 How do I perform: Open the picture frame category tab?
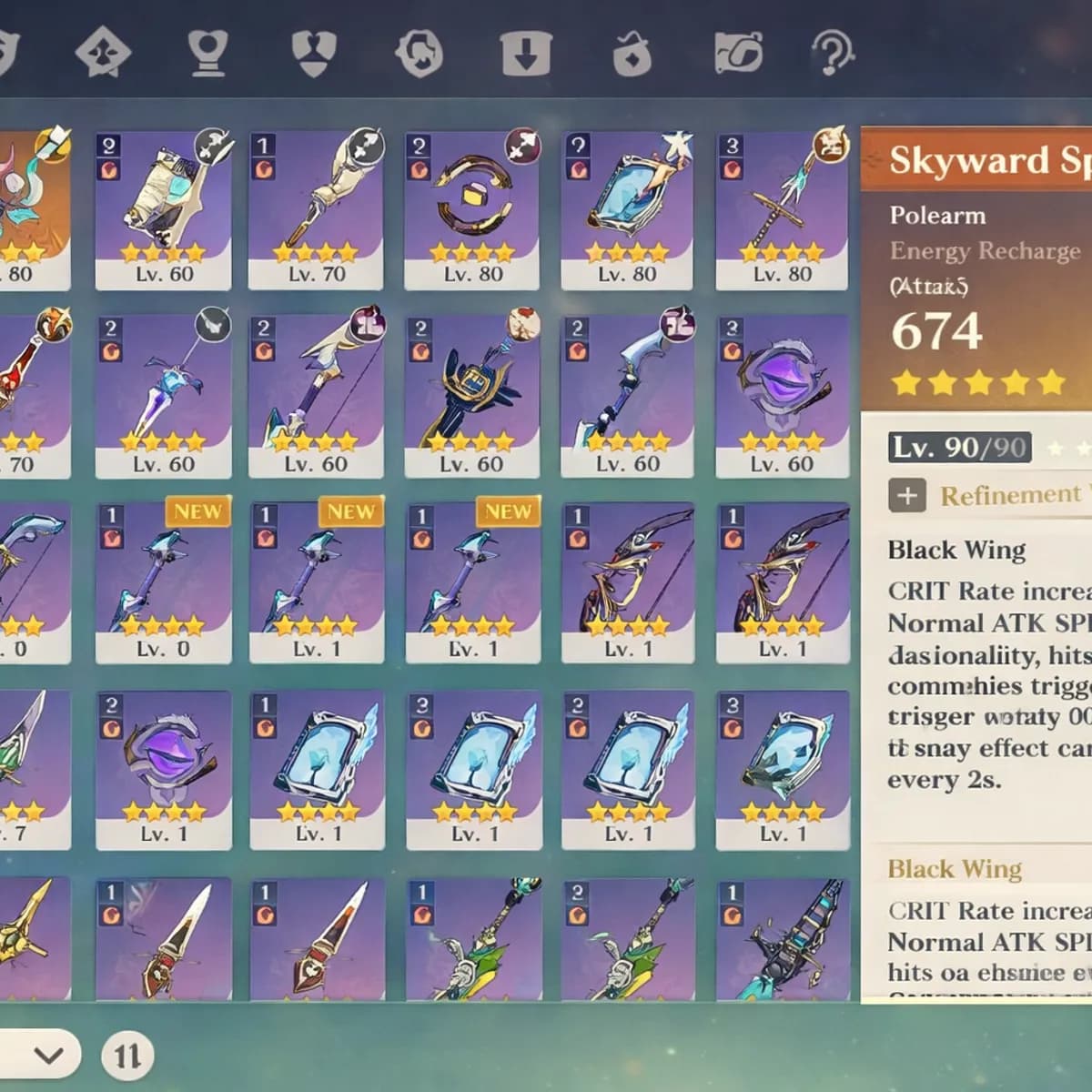(x=738, y=53)
